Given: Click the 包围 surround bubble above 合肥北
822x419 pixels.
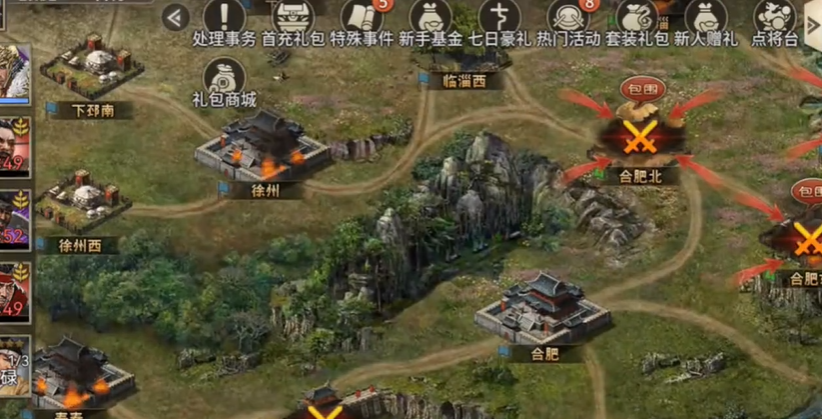Looking at the screenshot, I should (x=643, y=89).
